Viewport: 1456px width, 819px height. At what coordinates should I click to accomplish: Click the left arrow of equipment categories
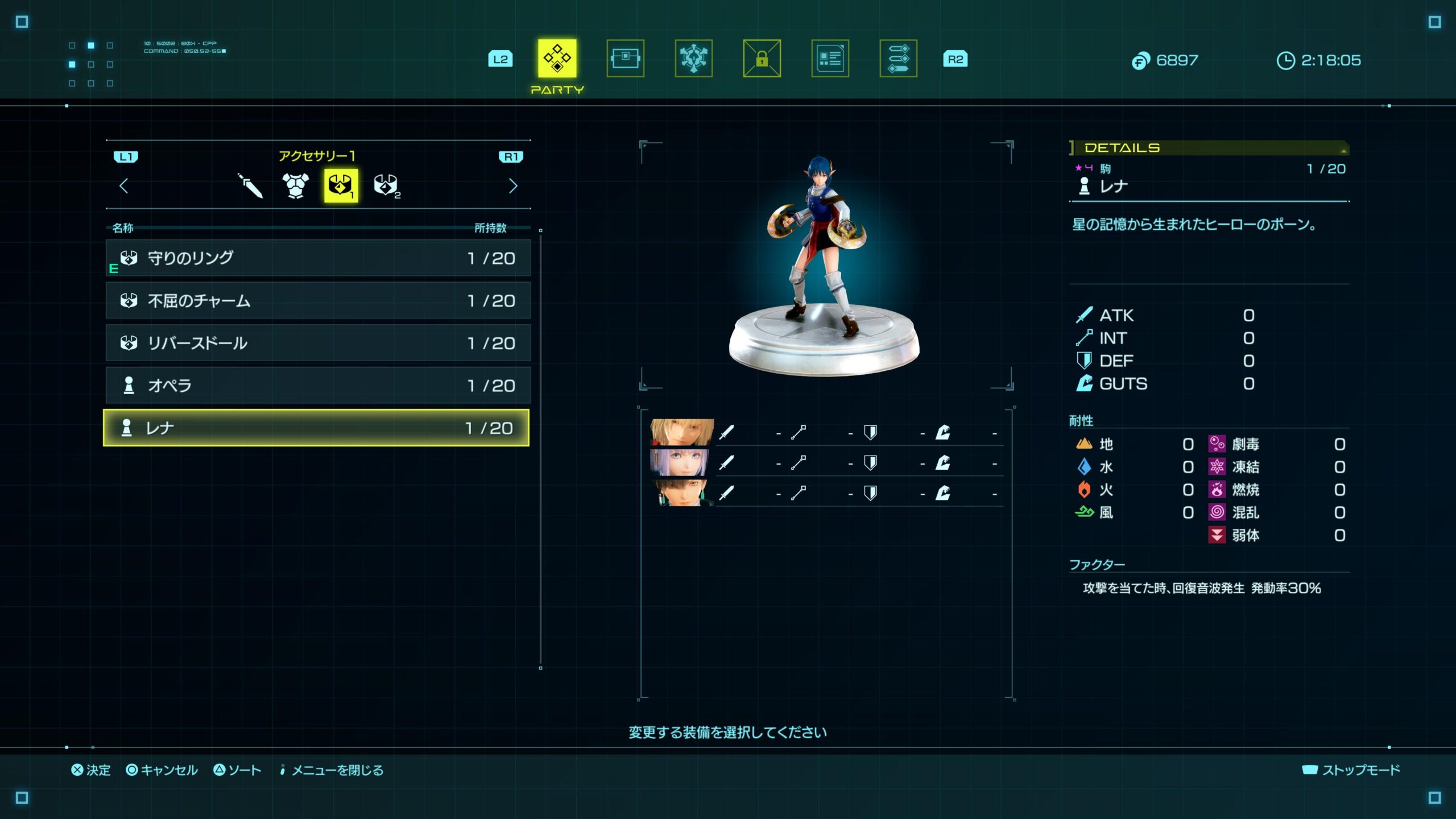click(x=124, y=185)
